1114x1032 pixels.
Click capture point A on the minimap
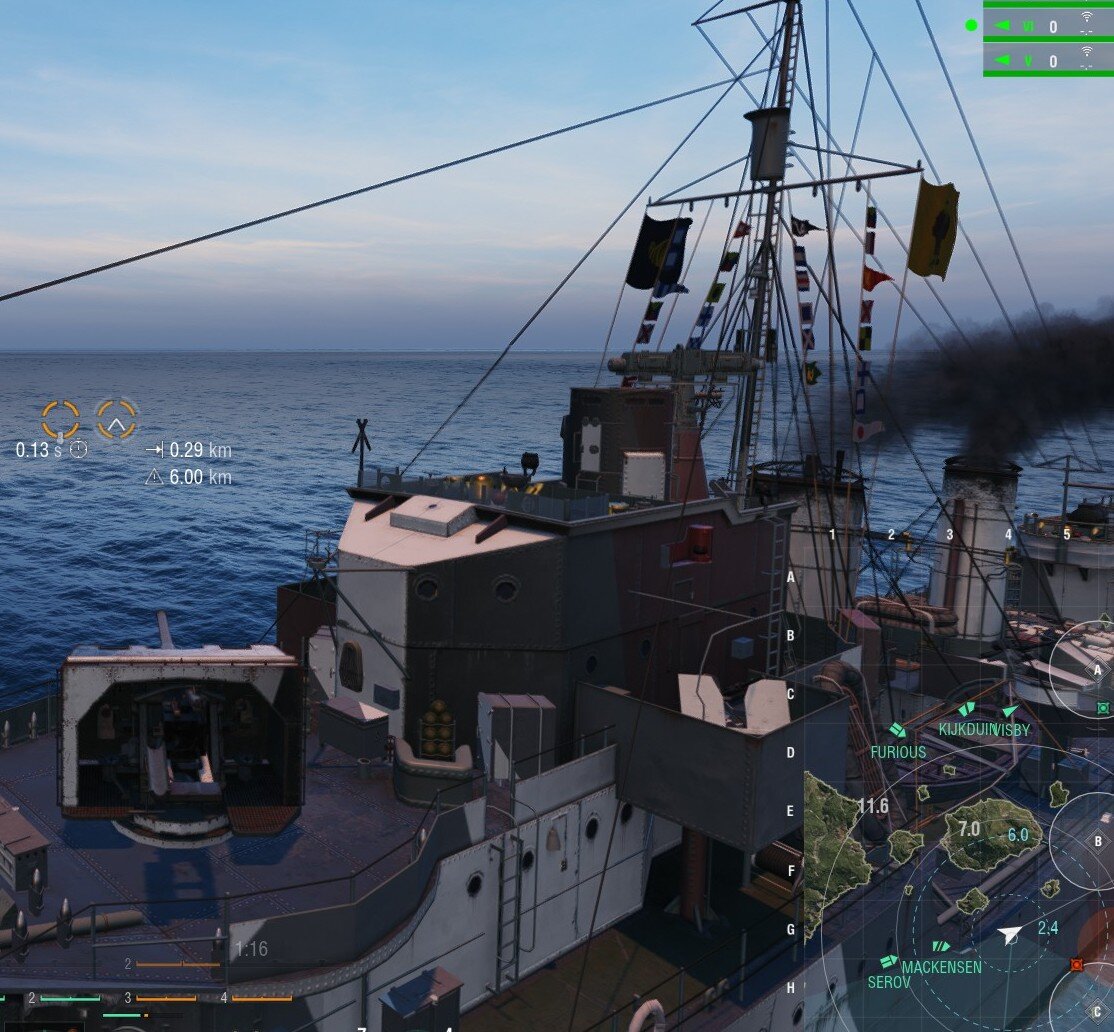1097,670
